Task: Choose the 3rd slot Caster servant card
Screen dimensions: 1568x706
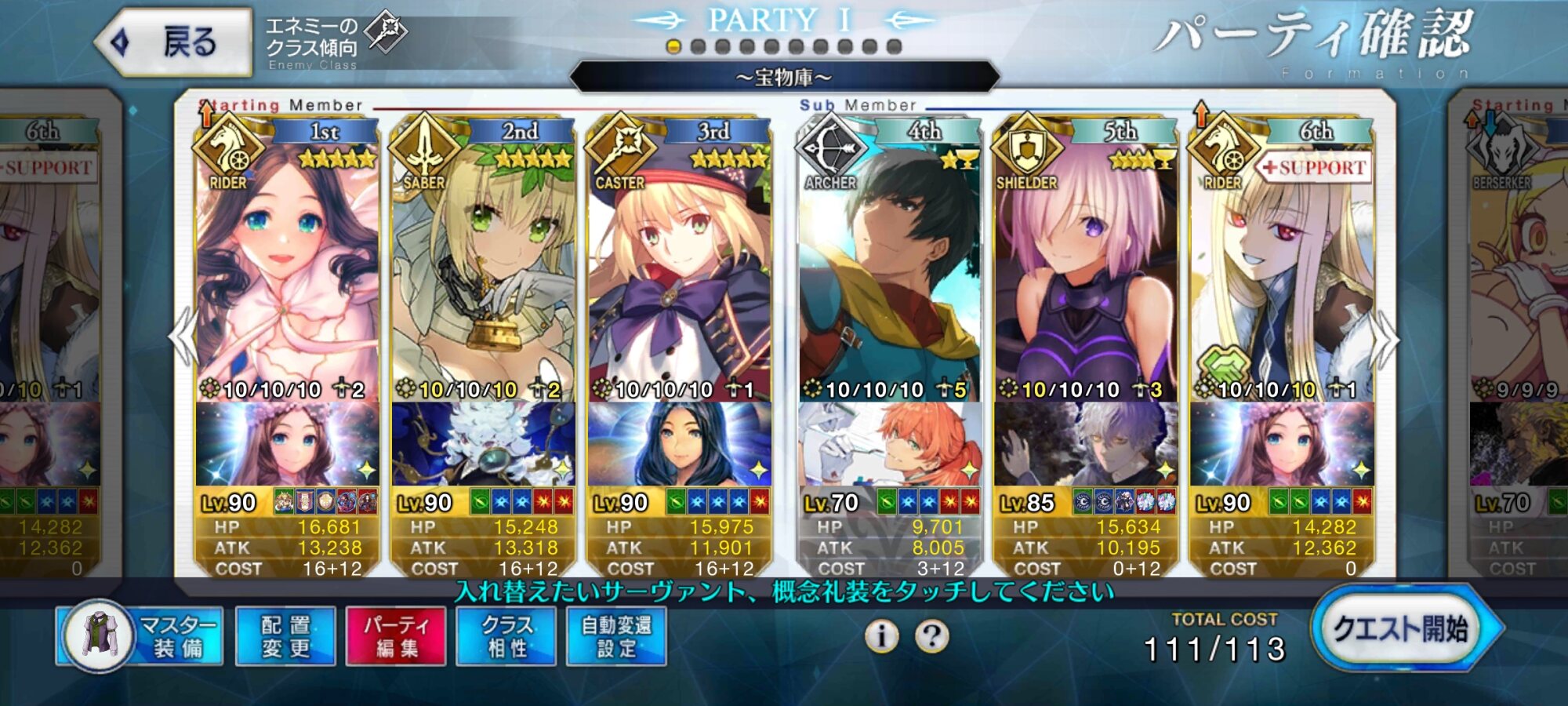Action: coord(679,275)
